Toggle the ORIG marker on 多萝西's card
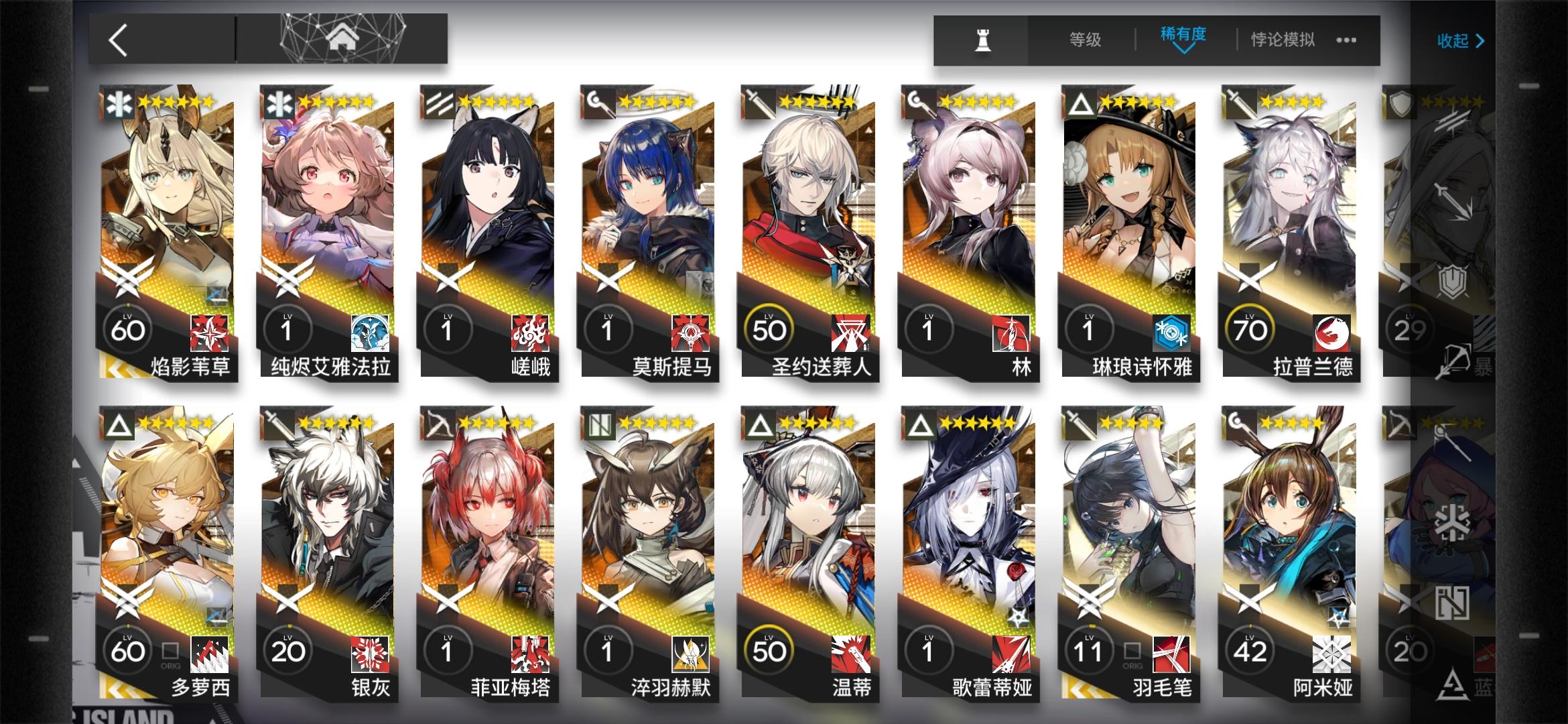The image size is (1568, 724). click(x=170, y=650)
